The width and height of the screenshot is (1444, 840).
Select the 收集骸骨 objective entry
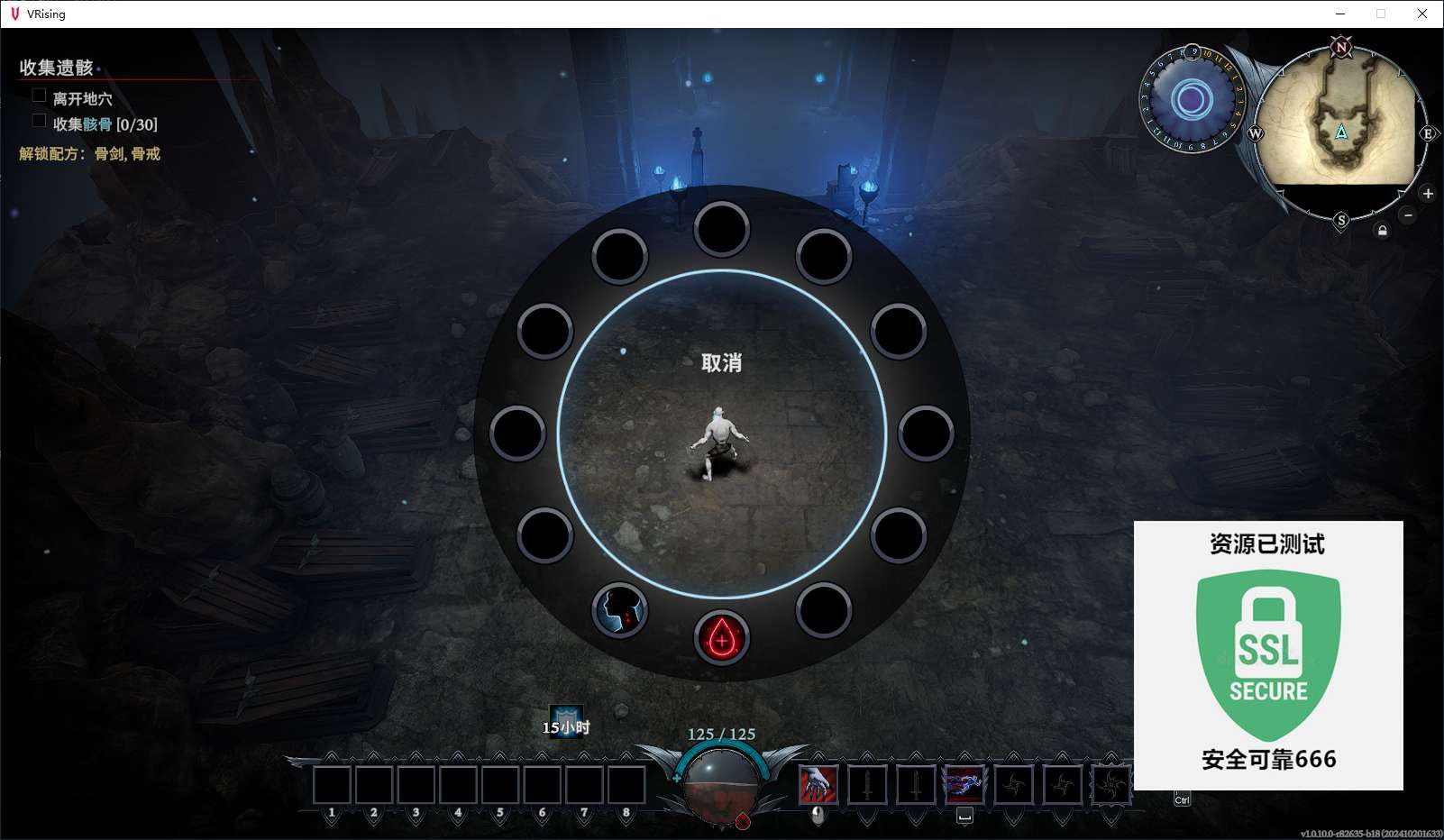105,124
